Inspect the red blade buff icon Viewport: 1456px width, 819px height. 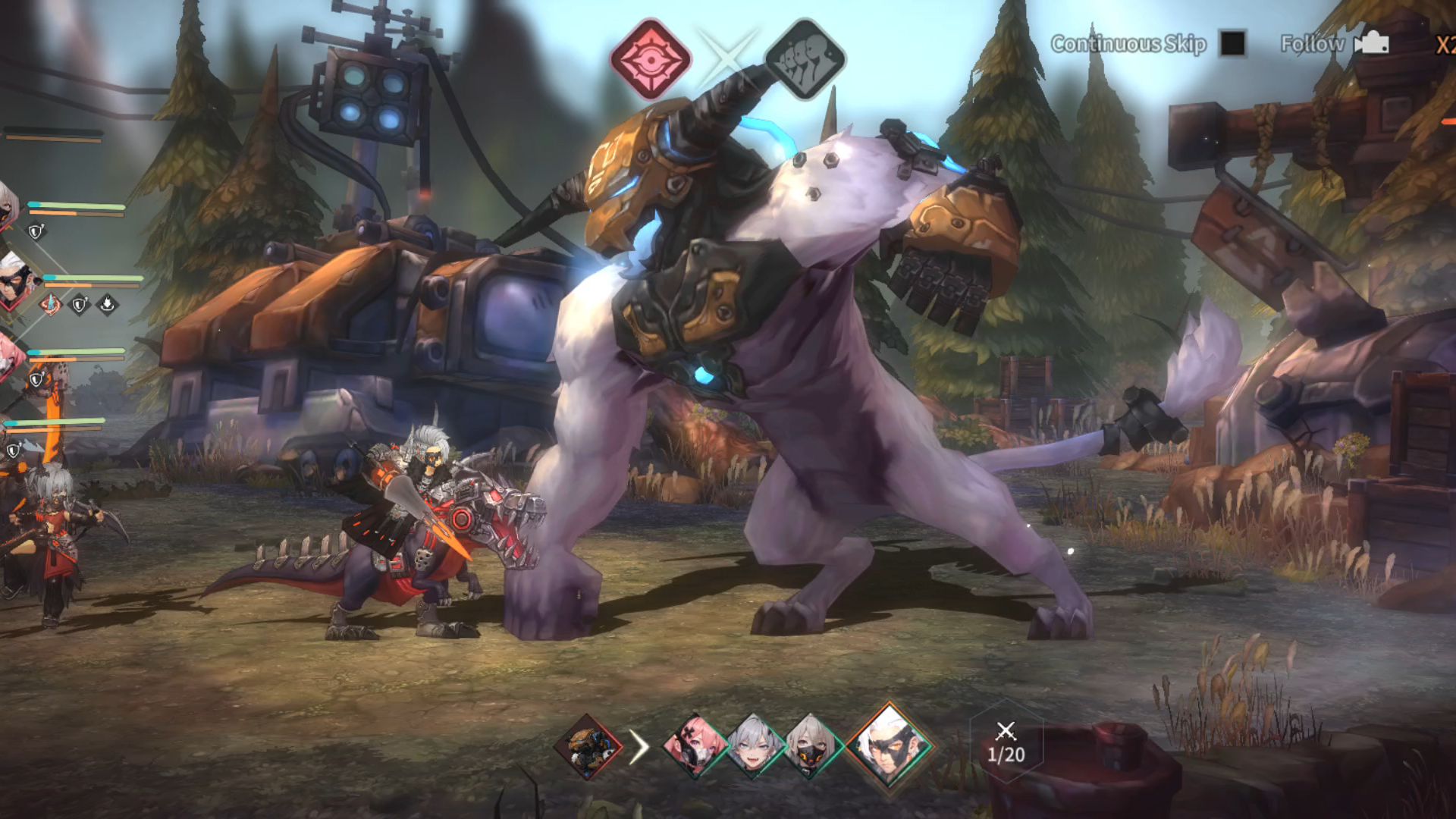tap(51, 305)
